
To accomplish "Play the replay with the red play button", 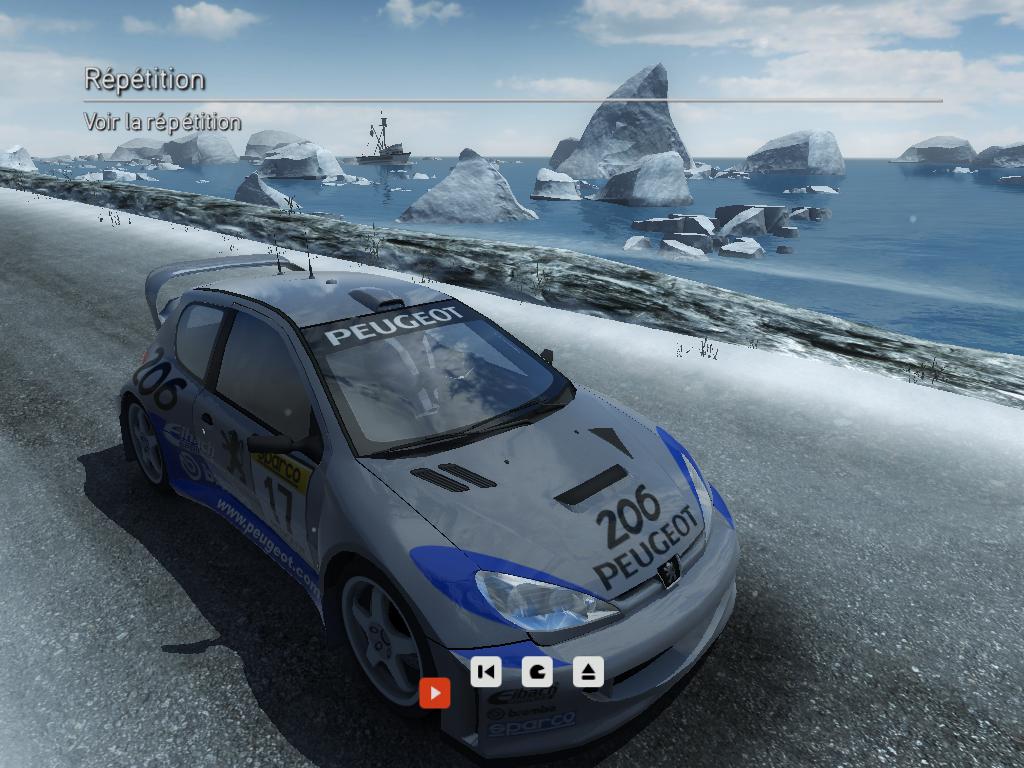I will pyautogui.click(x=435, y=692).
